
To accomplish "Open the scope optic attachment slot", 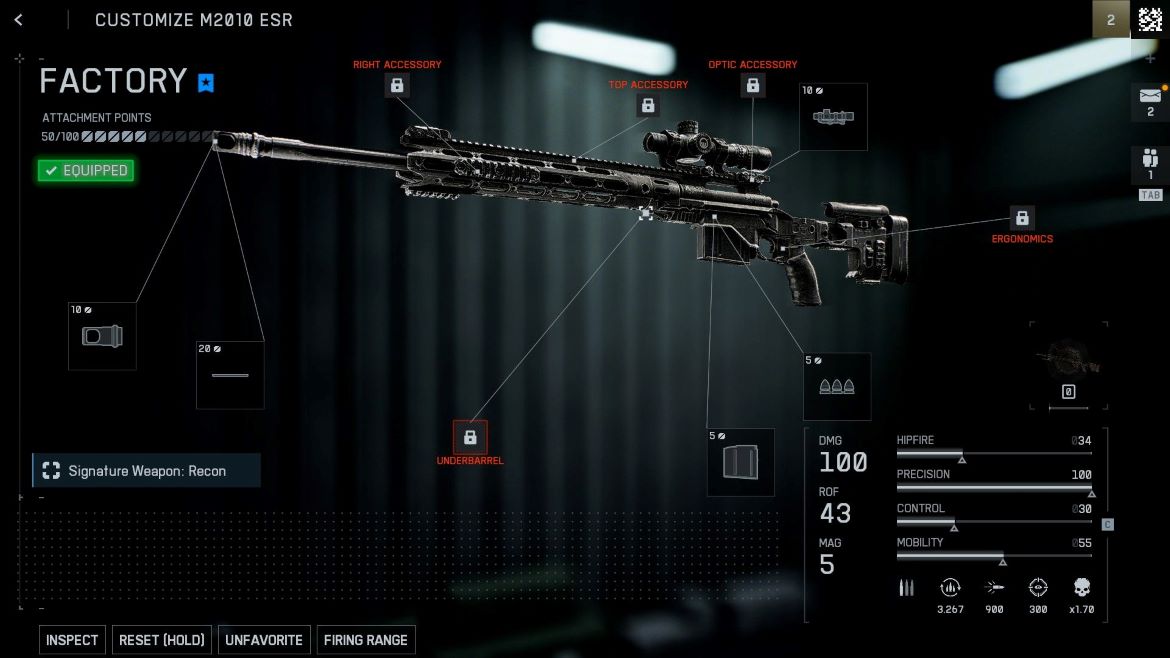I will [833, 117].
